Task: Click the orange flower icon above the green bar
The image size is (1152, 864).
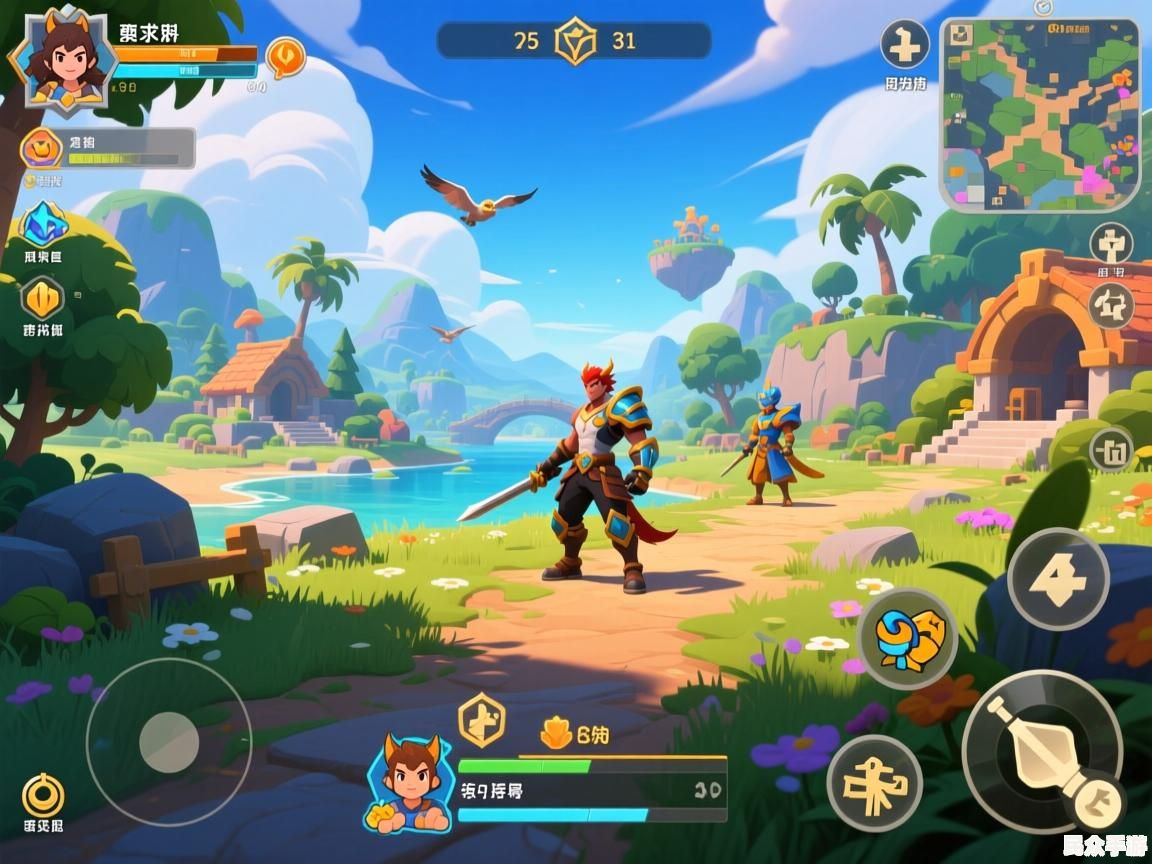Action: pyautogui.click(x=556, y=735)
